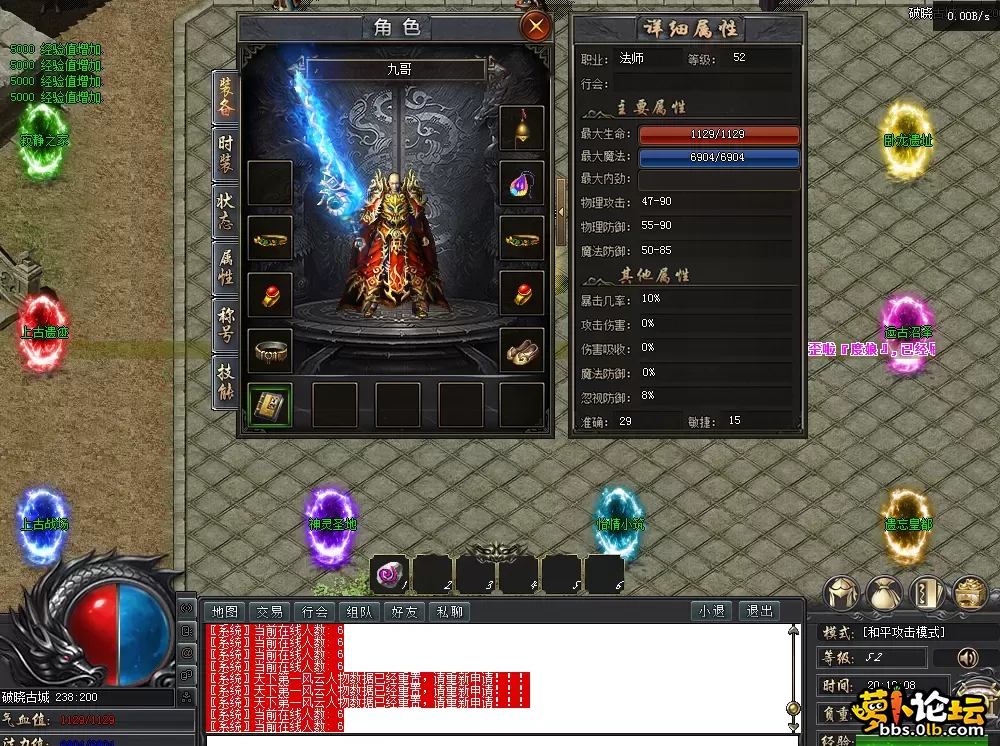This screenshot has height=746, width=1000.
Task: Click the 退出 exit game button
Action: point(759,611)
